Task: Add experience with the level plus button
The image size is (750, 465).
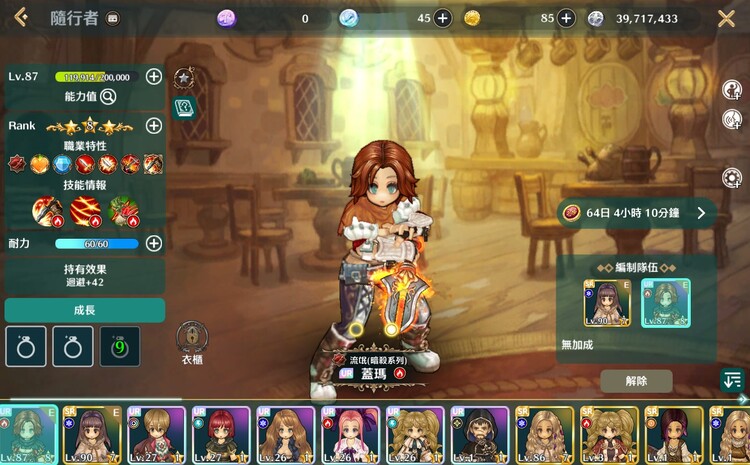Action: click(154, 76)
